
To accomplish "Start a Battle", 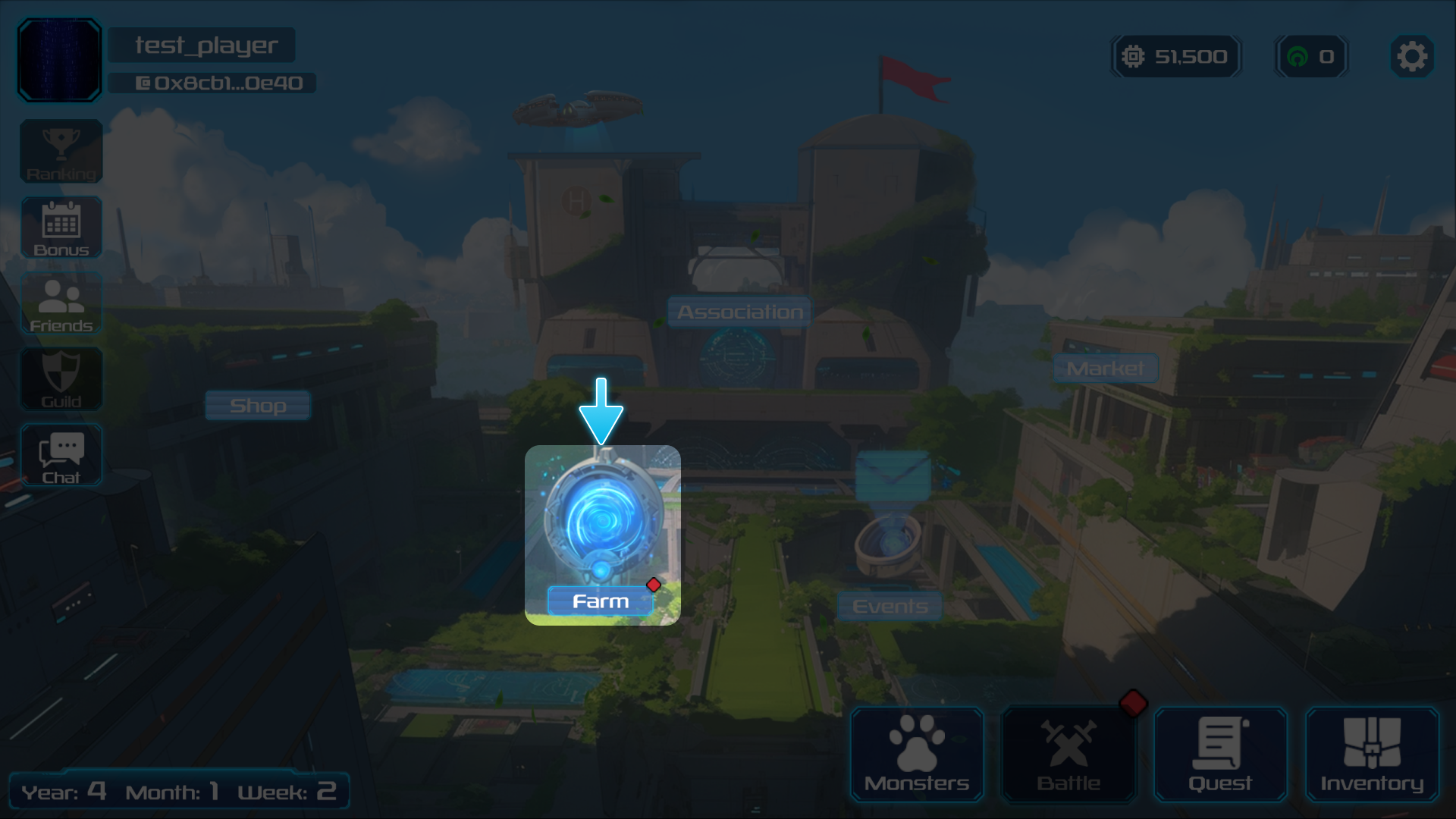I will tap(1068, 755).
